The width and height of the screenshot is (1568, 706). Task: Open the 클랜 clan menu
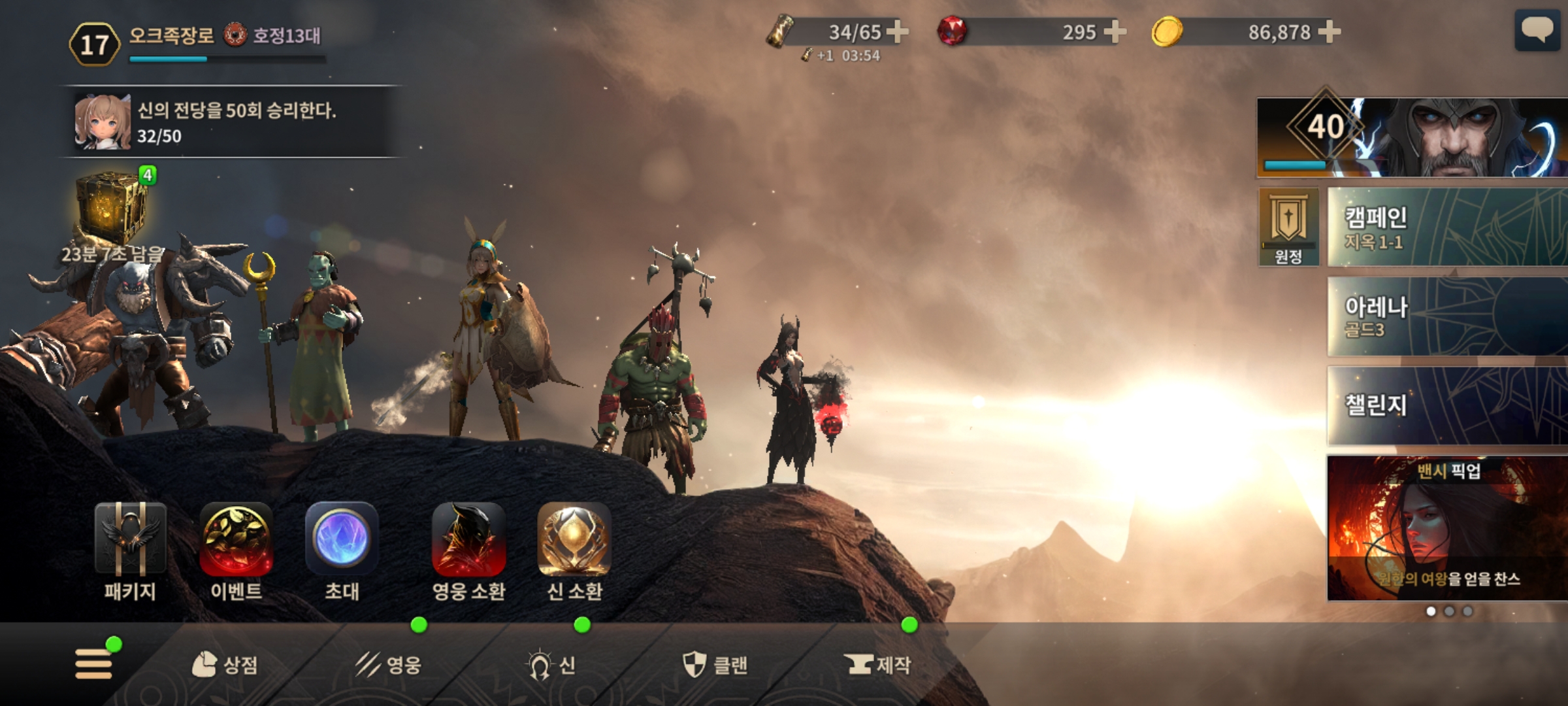(715, 665)
